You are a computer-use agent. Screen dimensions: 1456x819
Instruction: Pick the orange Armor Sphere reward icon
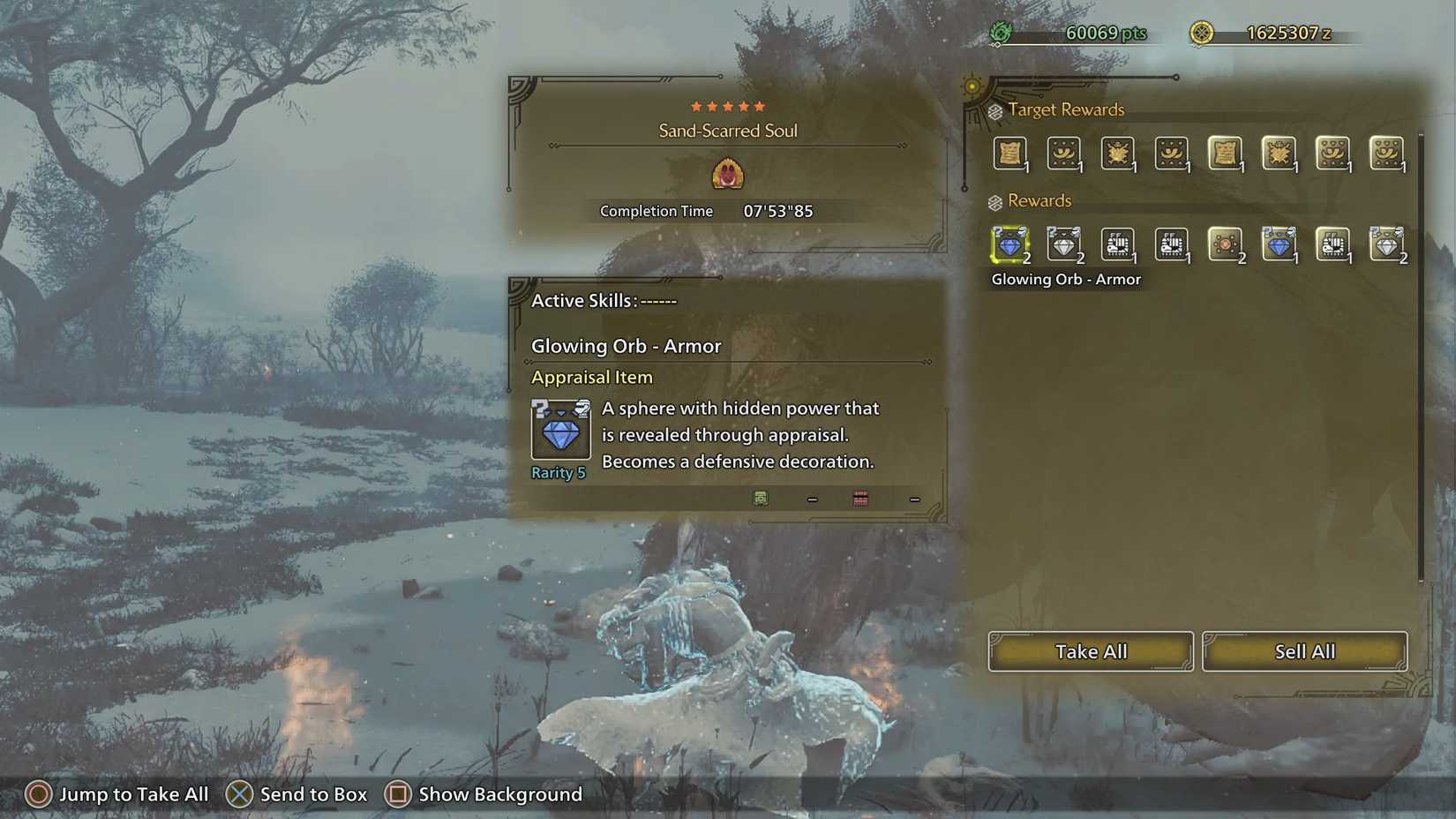click(1226, 244)
